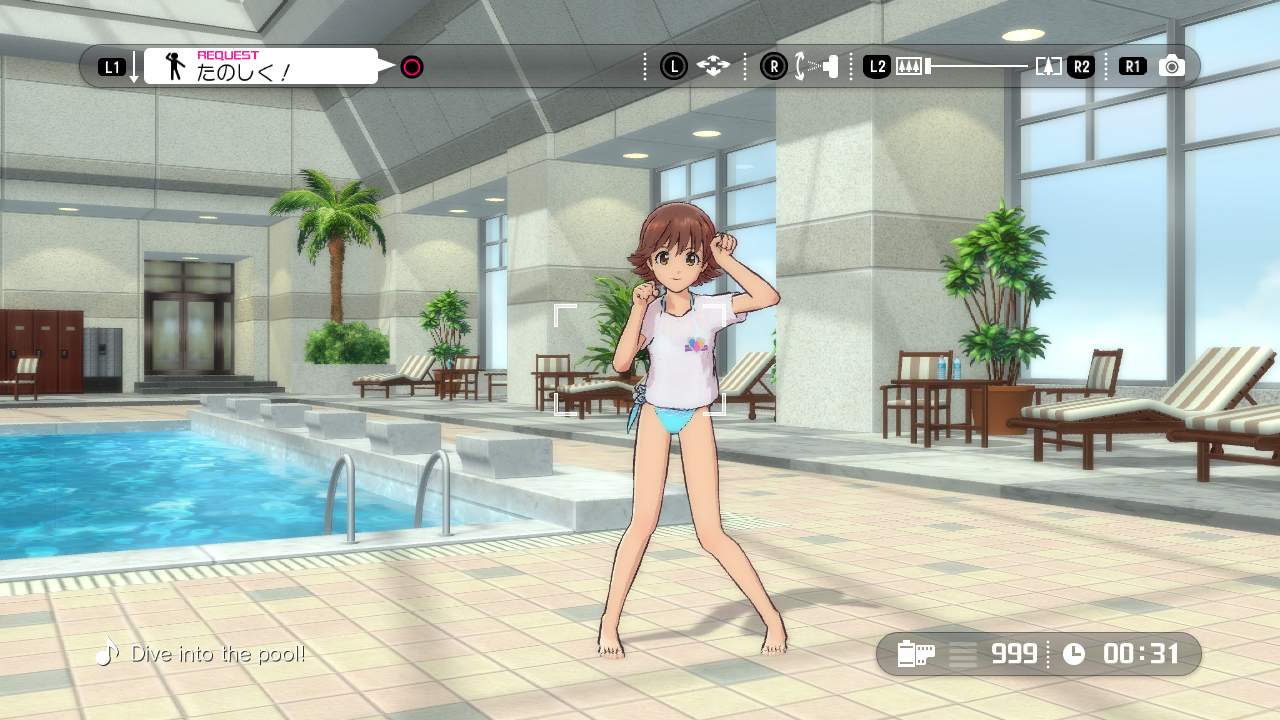Take a photo with the camera icon

[x=1171, y=66]
